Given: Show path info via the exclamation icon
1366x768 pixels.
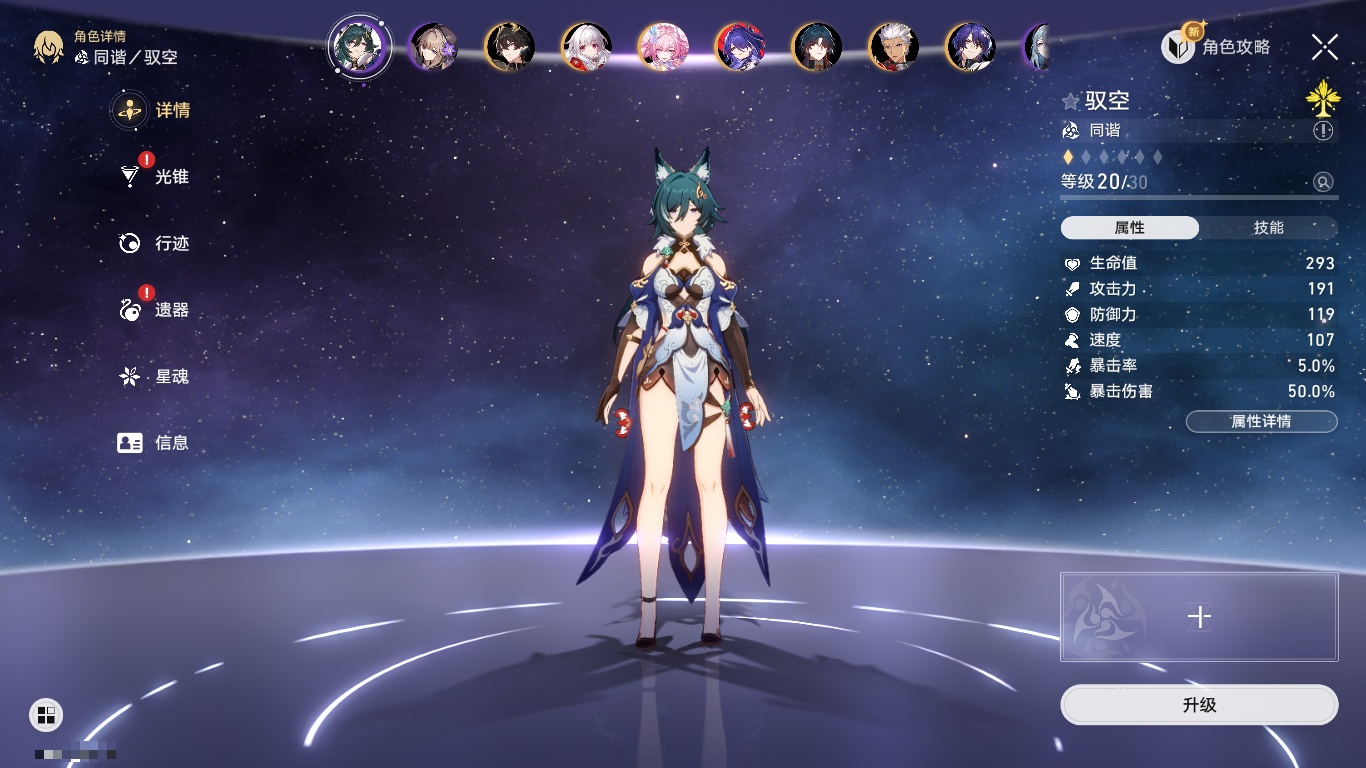Looking at the screenshot, I should click(x=1323, y=131).
